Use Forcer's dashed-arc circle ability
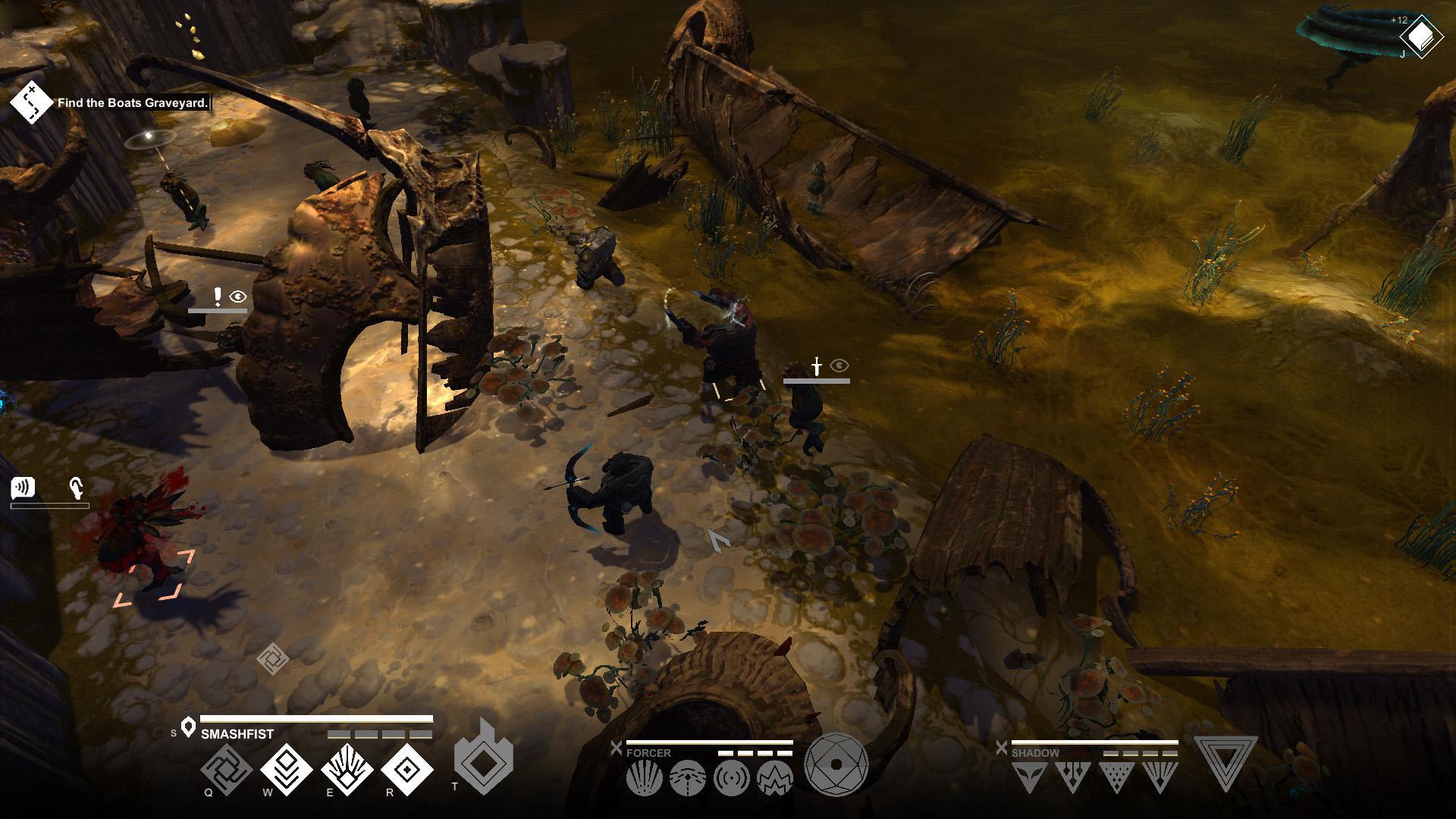Viewport: 1456px width, 819px height. [688, 779]
